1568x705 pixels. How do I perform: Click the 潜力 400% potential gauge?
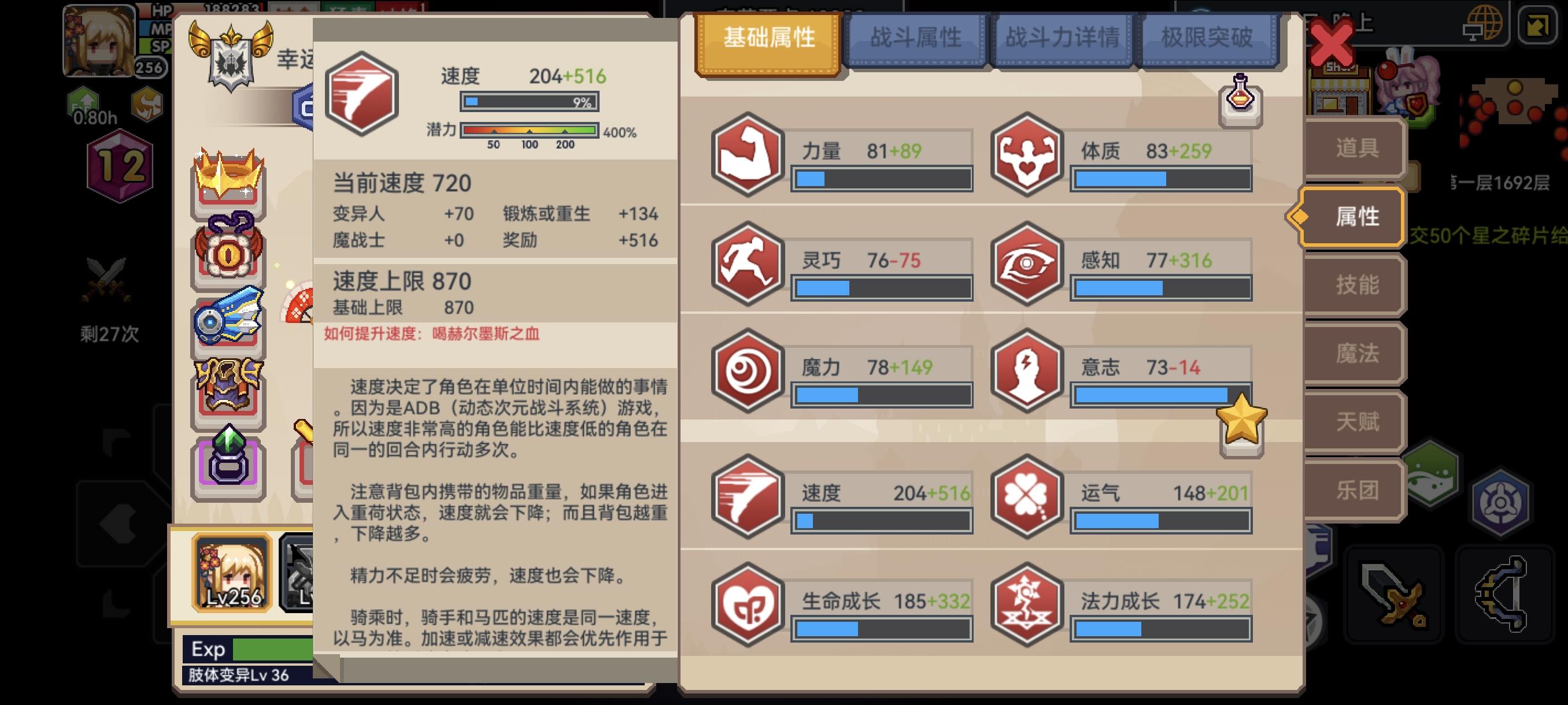tap(529, 129)
